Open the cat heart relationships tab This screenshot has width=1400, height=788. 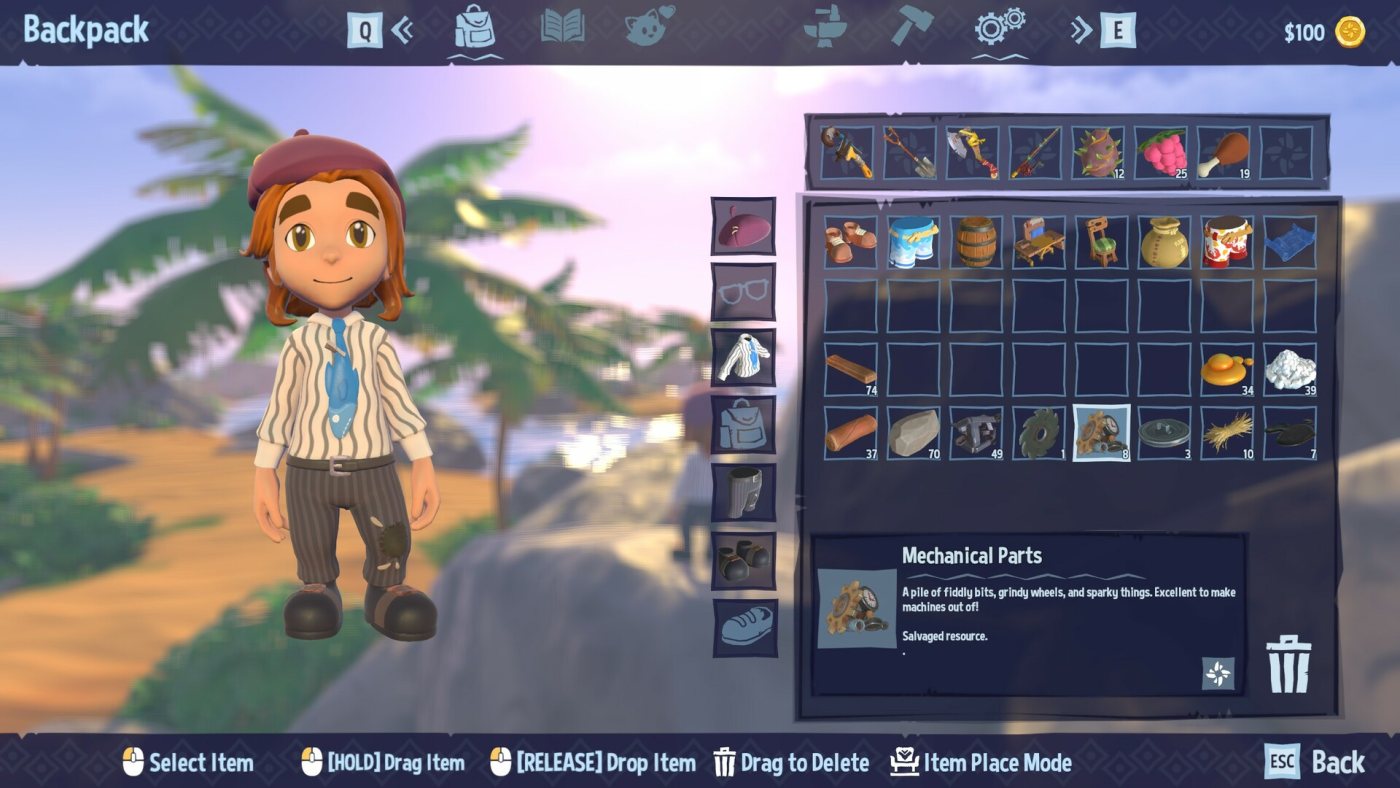[x=650, y=27]
